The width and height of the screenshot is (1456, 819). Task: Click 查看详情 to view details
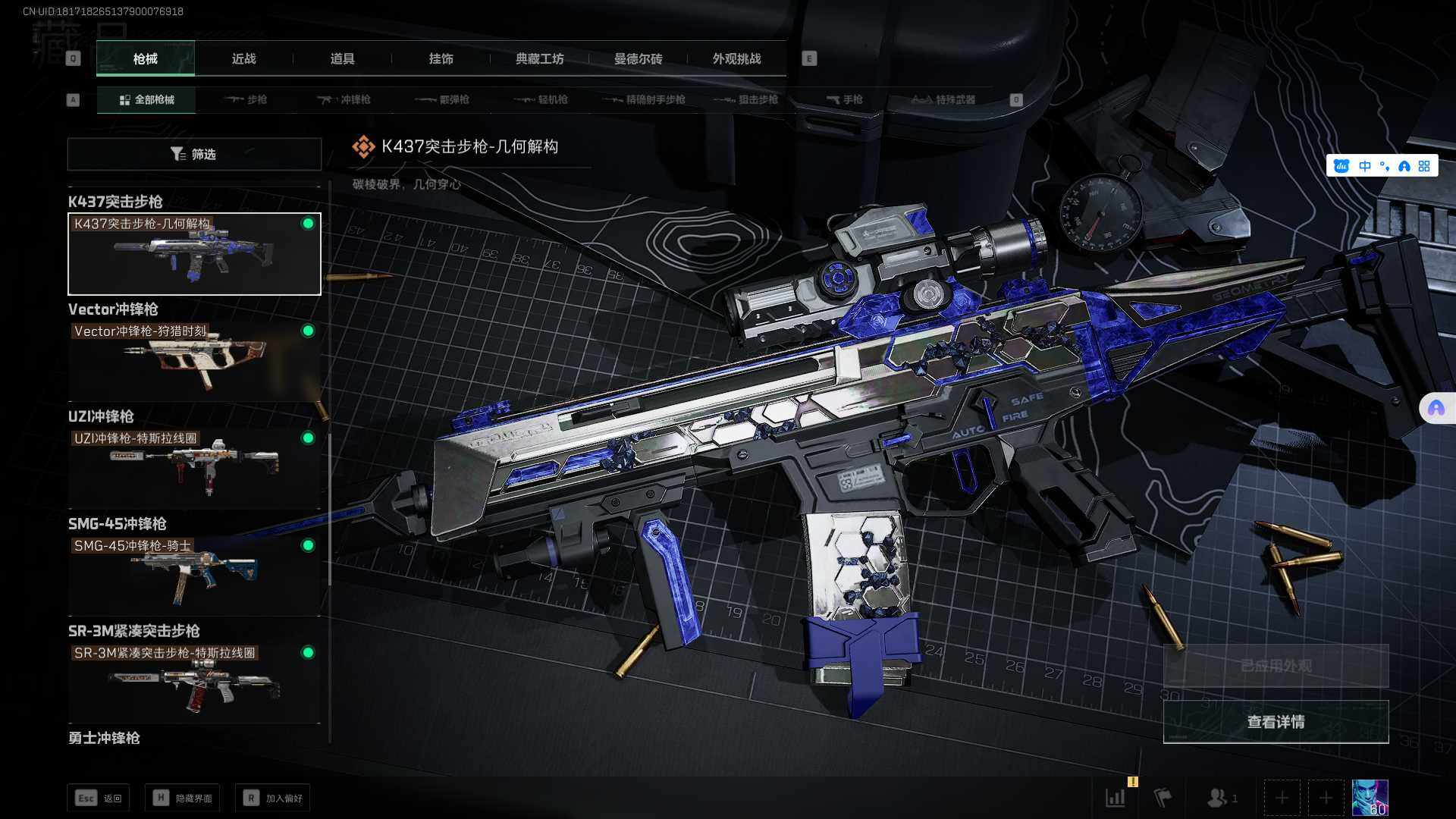[x=1276, y=722]
